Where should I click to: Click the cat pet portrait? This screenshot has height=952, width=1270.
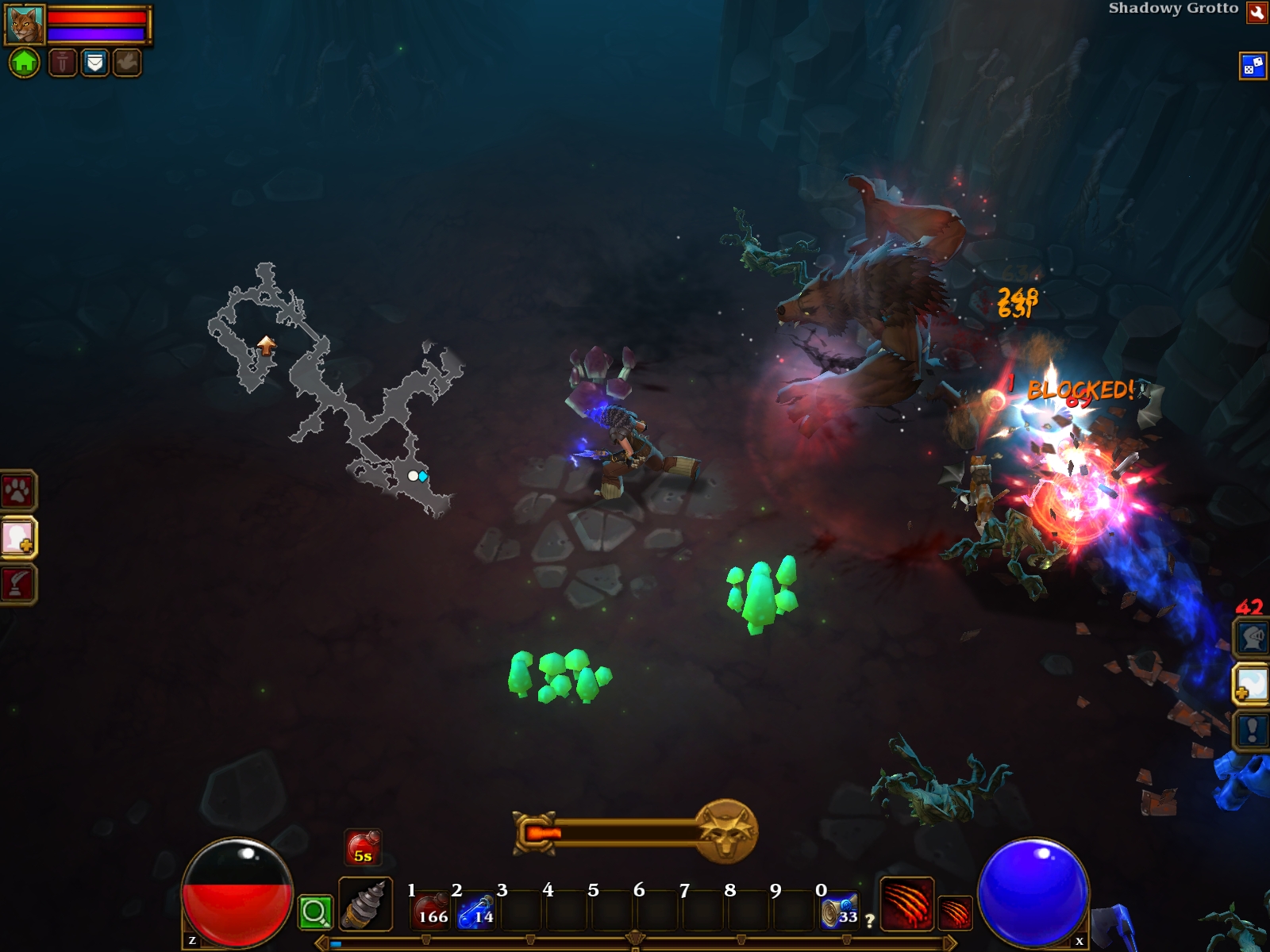click(25, 25)
